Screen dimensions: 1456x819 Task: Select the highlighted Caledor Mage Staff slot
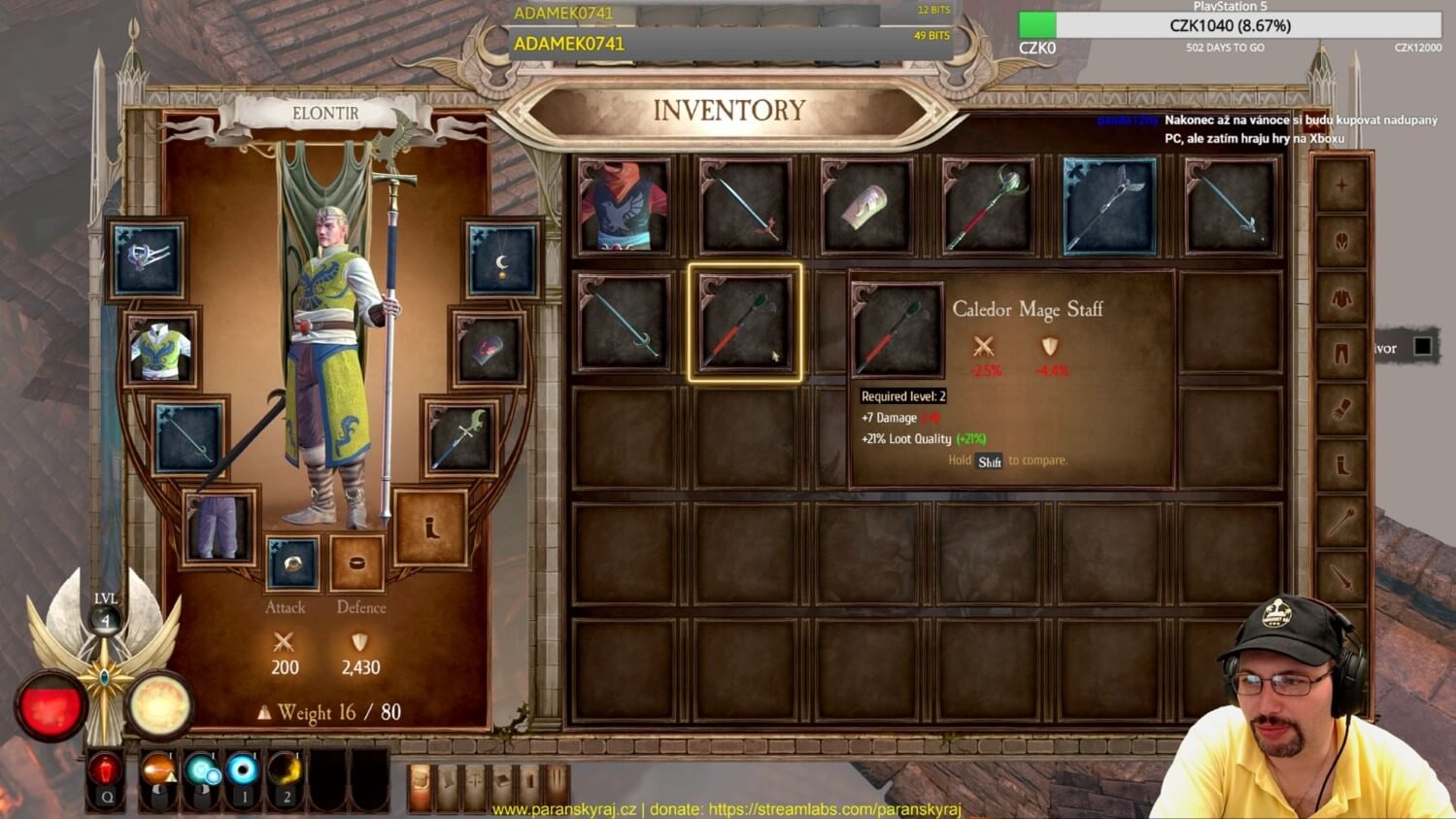(x=745, y=323)
